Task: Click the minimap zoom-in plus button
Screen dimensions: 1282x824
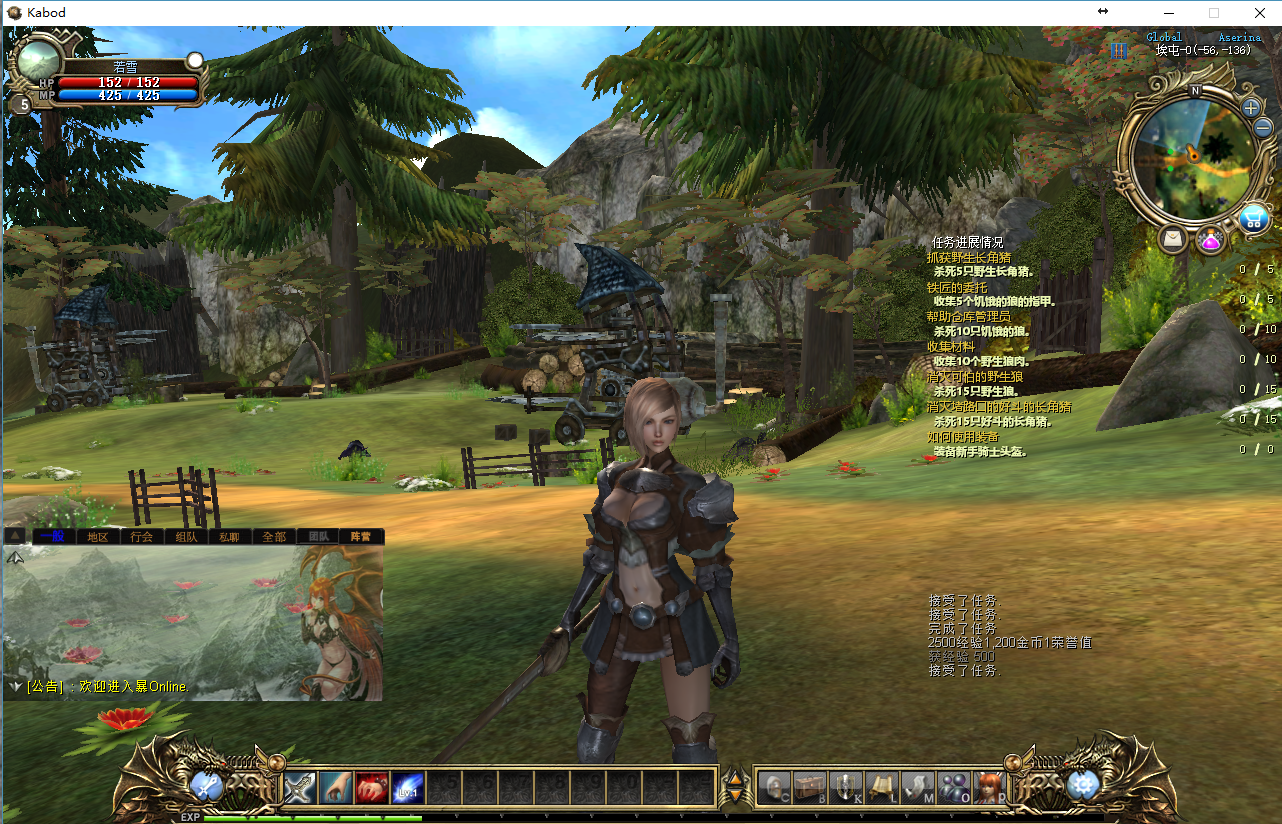Action: pyautogui.click(x=1251, y=108)
